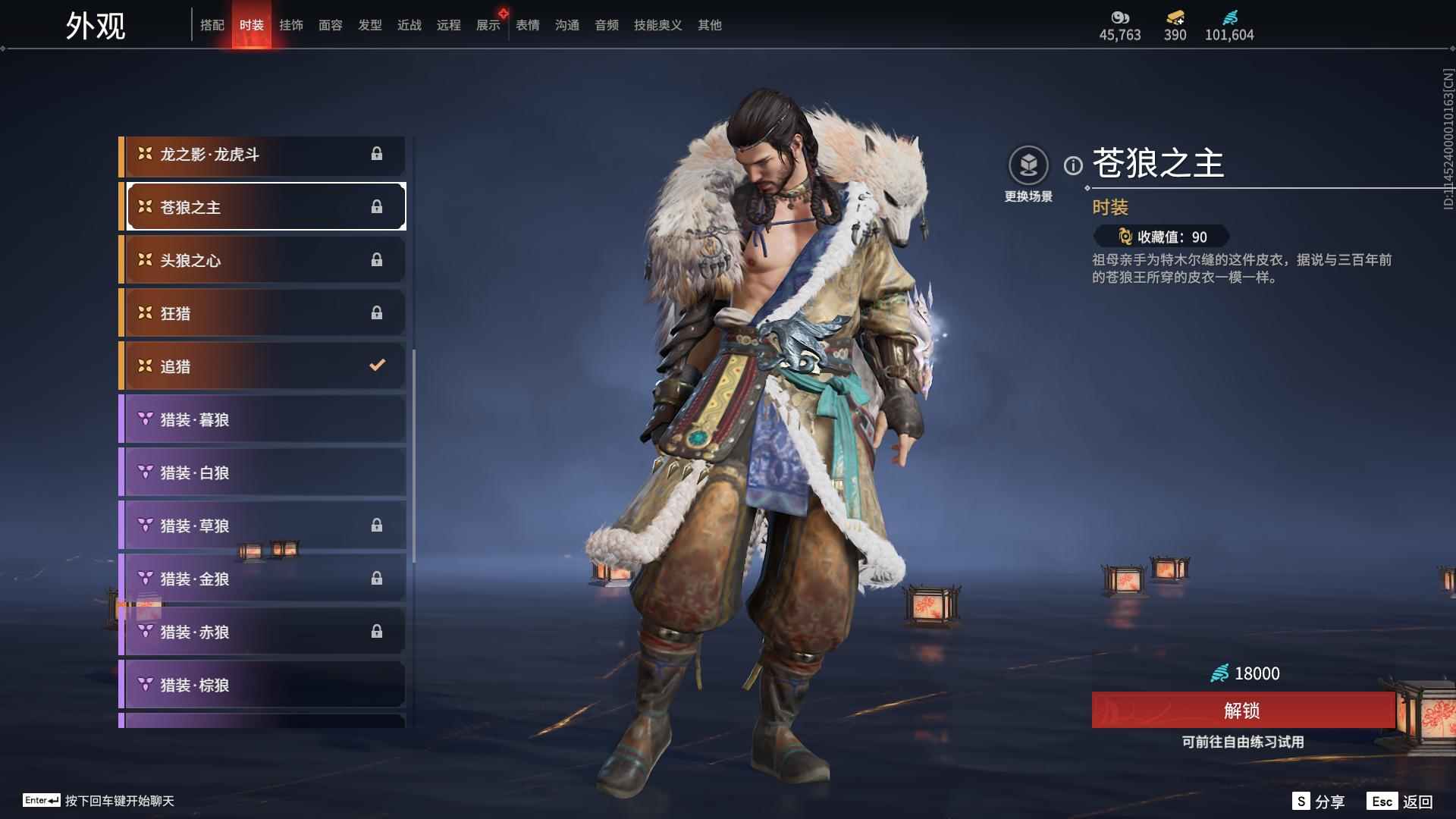
Task: Click 分享 at the bottom right
Action: pyautogui.click(x=1332, y=800)
